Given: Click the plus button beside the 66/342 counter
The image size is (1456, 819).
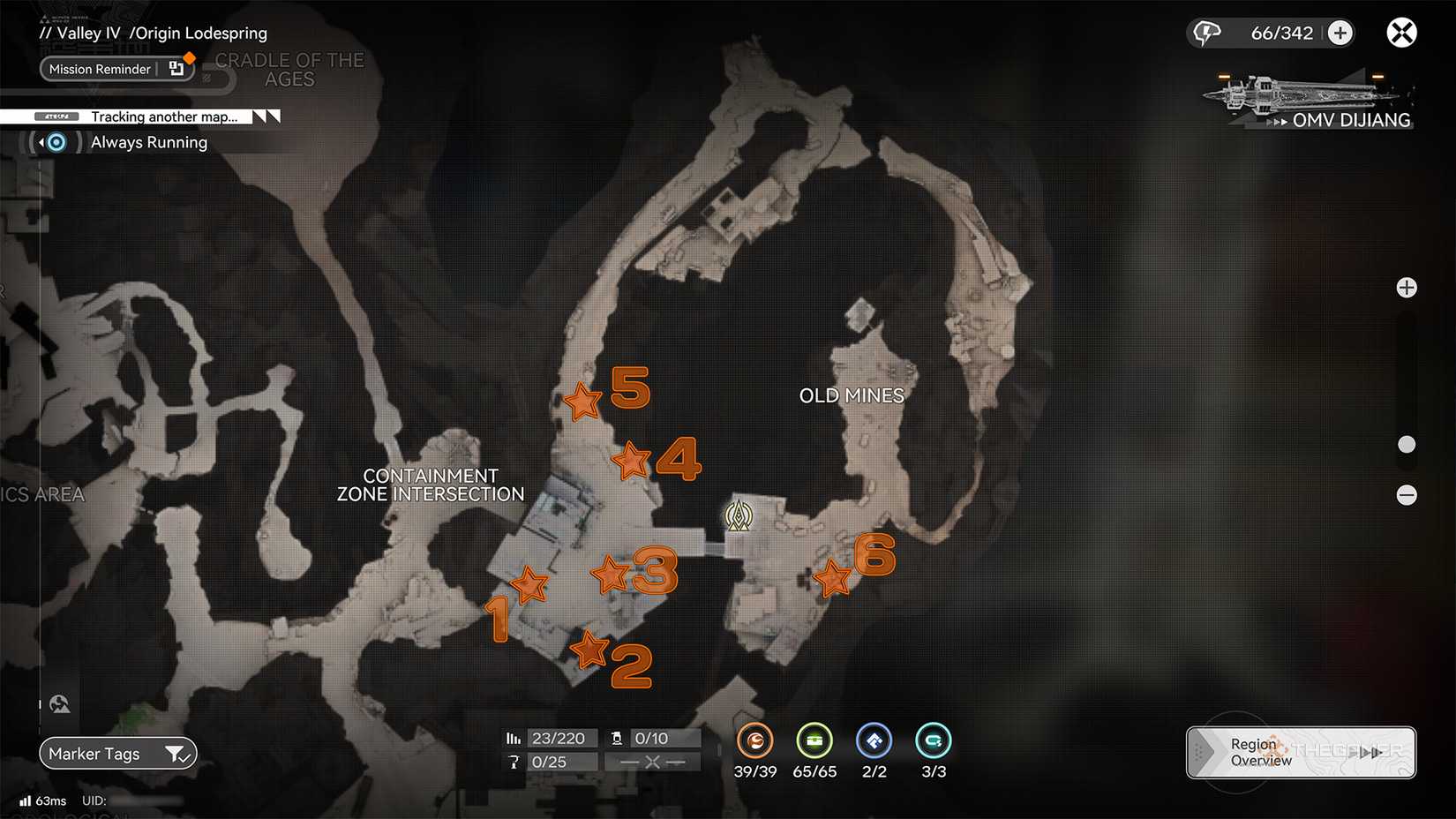Looking at the screenshot, I should (x=1340, y=32).
